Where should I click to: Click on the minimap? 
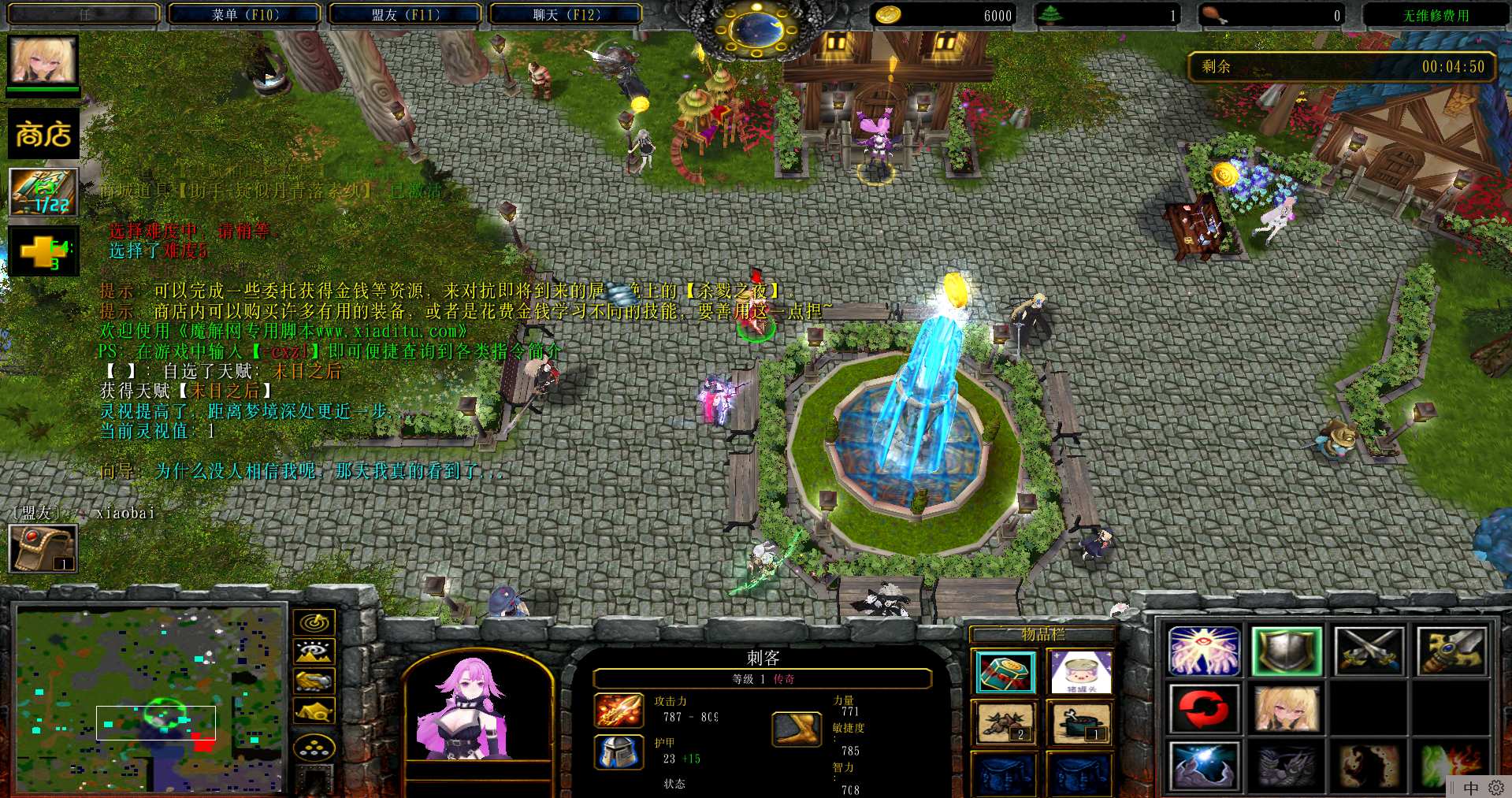(x=150, y=700)
